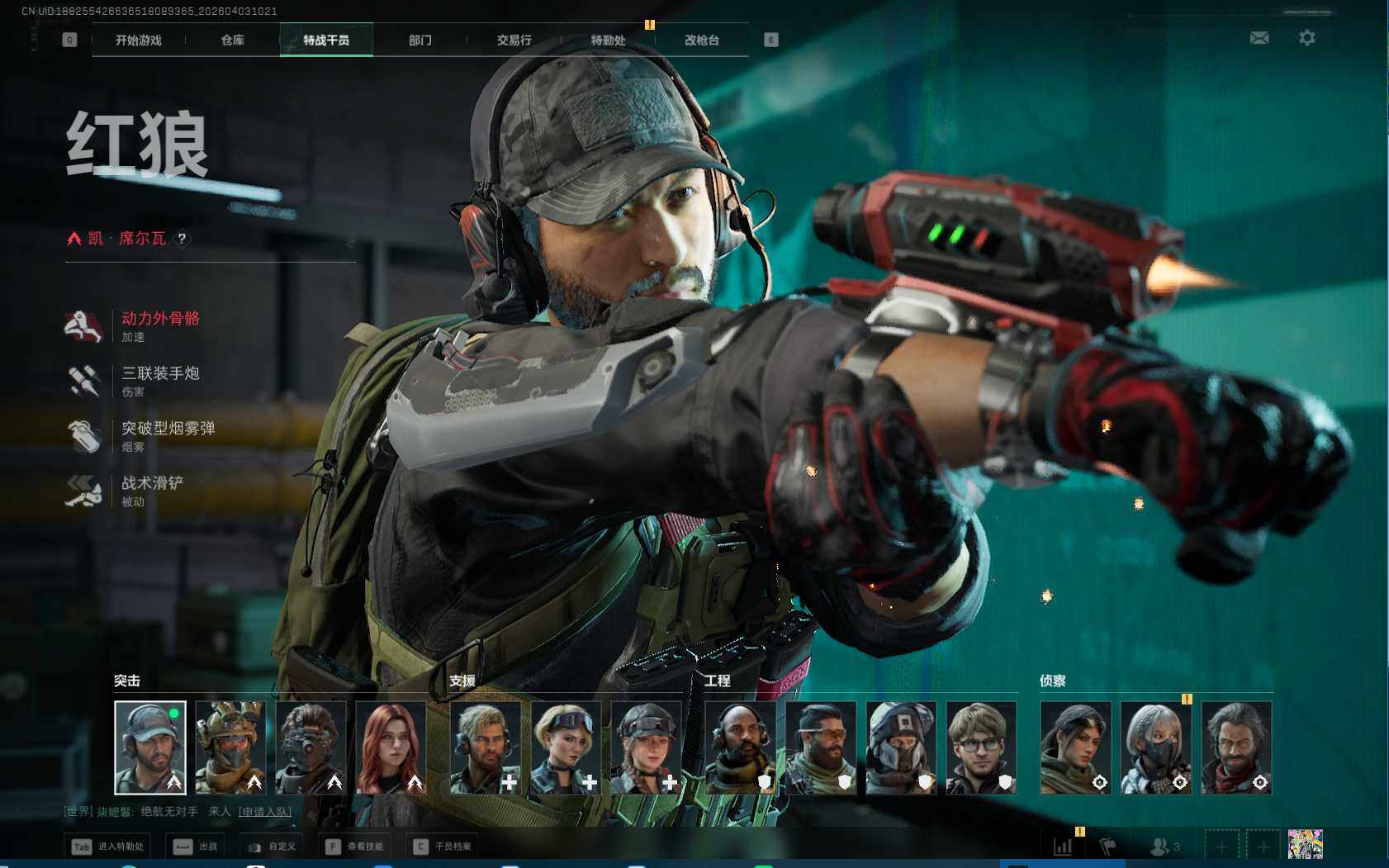
Task: Open settings with the gear icon
Action: pos(1306,38)
